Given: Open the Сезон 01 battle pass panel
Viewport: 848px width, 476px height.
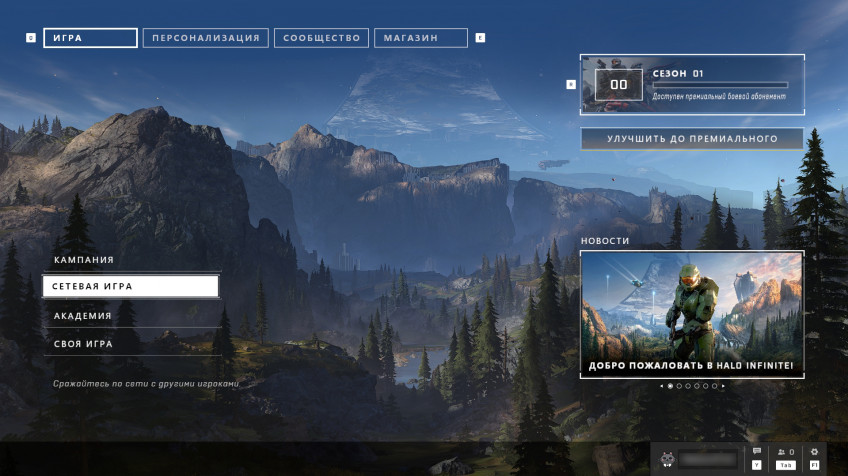Looking at the screenshot, I should click(x=692, y=85).
